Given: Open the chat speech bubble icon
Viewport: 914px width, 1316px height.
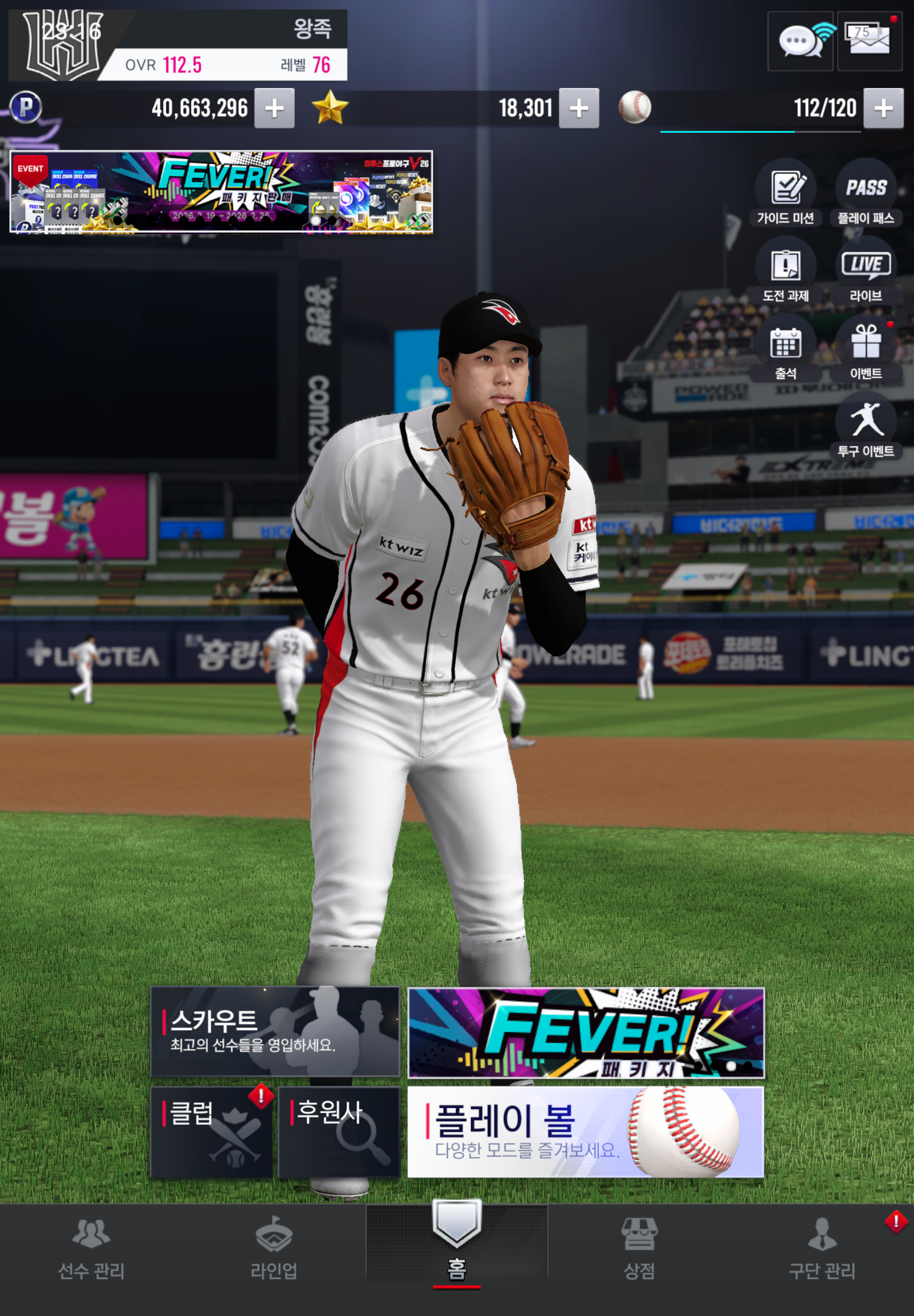Looking at the screenshot, I should coord(800,41).
